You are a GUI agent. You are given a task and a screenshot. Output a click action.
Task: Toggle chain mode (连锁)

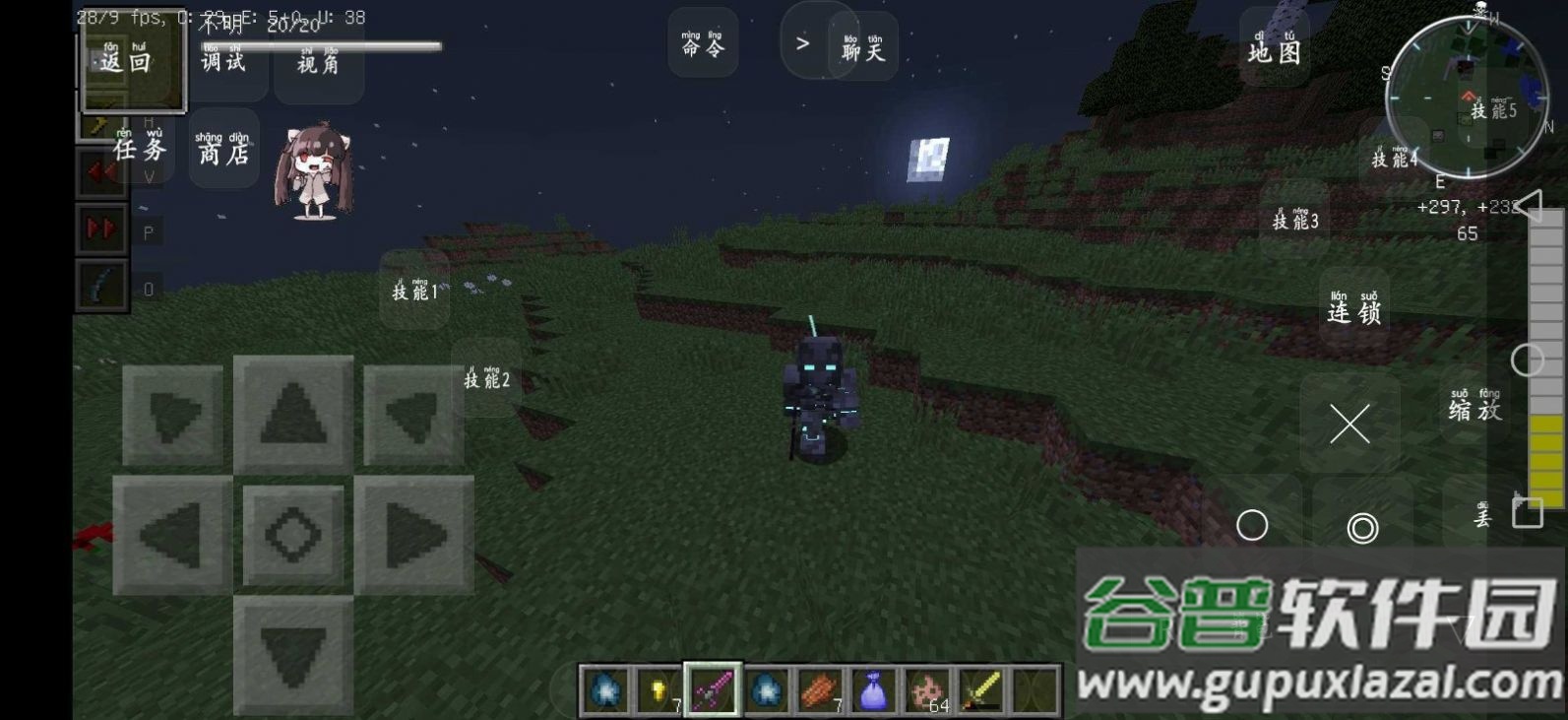click(1354, 308)
